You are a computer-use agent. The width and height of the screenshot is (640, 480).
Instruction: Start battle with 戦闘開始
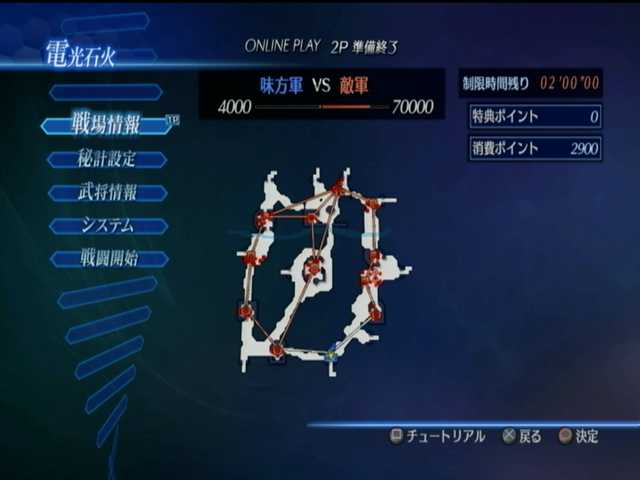click(106, 258)
